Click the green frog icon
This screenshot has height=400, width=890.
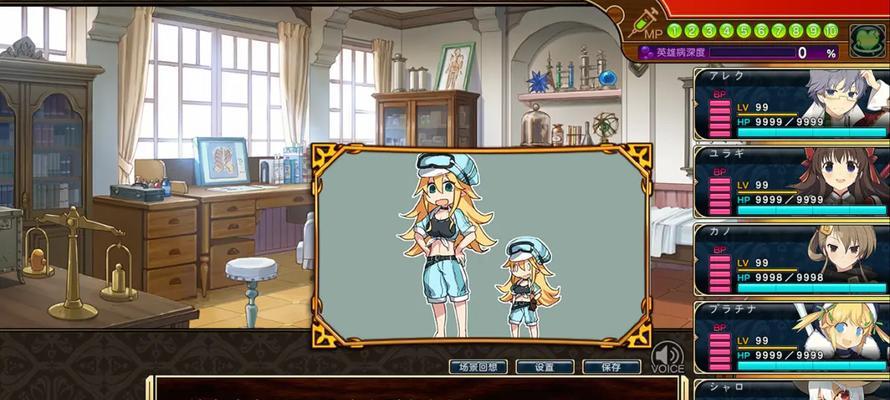(866, 41)
